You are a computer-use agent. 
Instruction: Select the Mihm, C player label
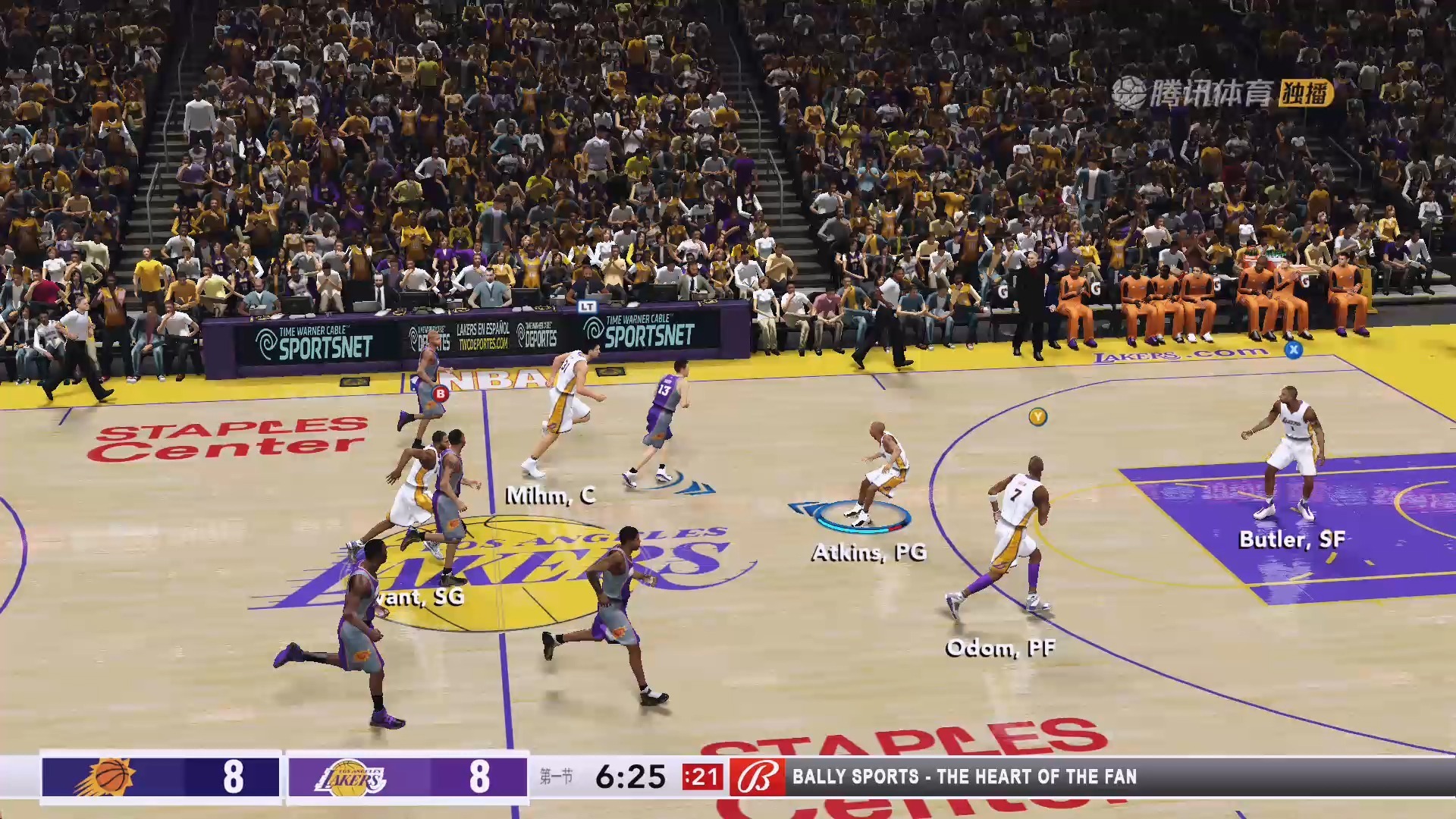[551, 496]
